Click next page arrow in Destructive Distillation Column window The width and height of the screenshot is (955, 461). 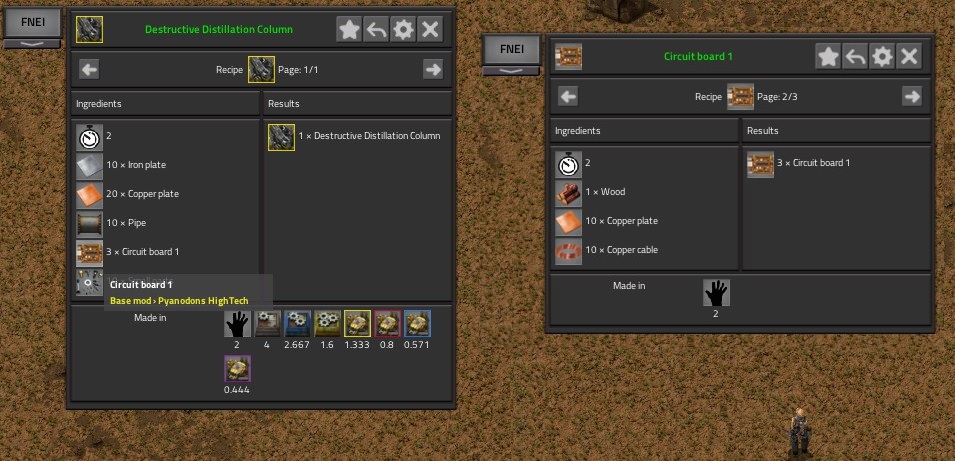[x=432, y=69]
